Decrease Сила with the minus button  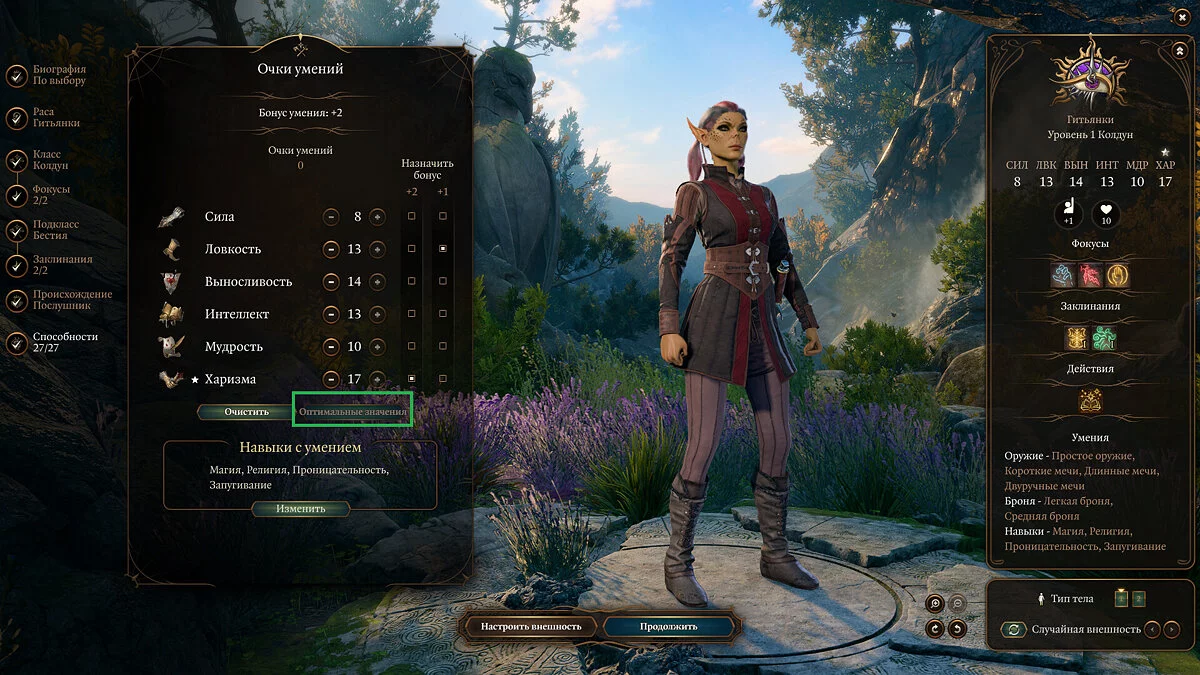point(331,217)
